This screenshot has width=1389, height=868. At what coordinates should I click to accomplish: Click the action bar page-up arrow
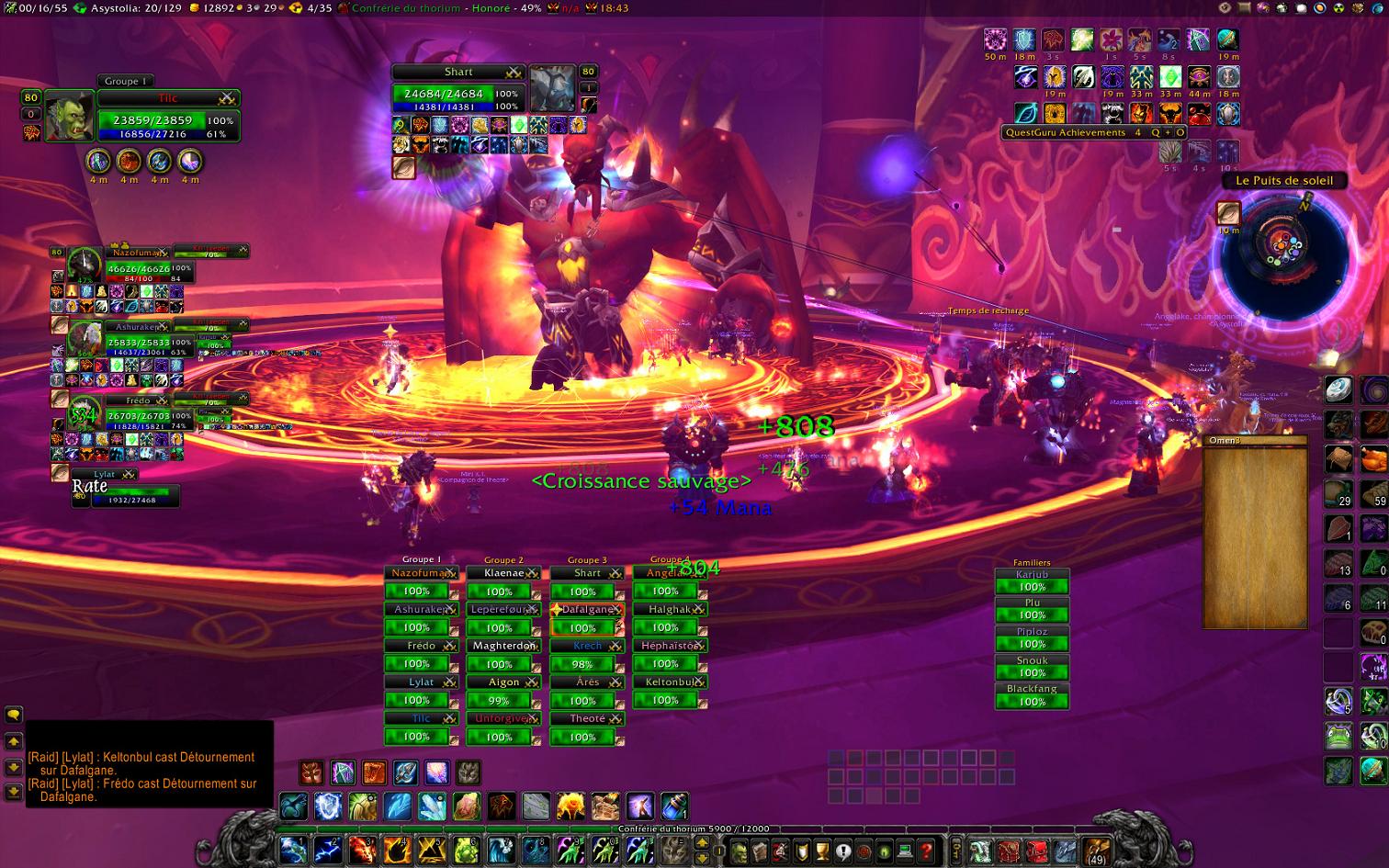coord(703,841)
